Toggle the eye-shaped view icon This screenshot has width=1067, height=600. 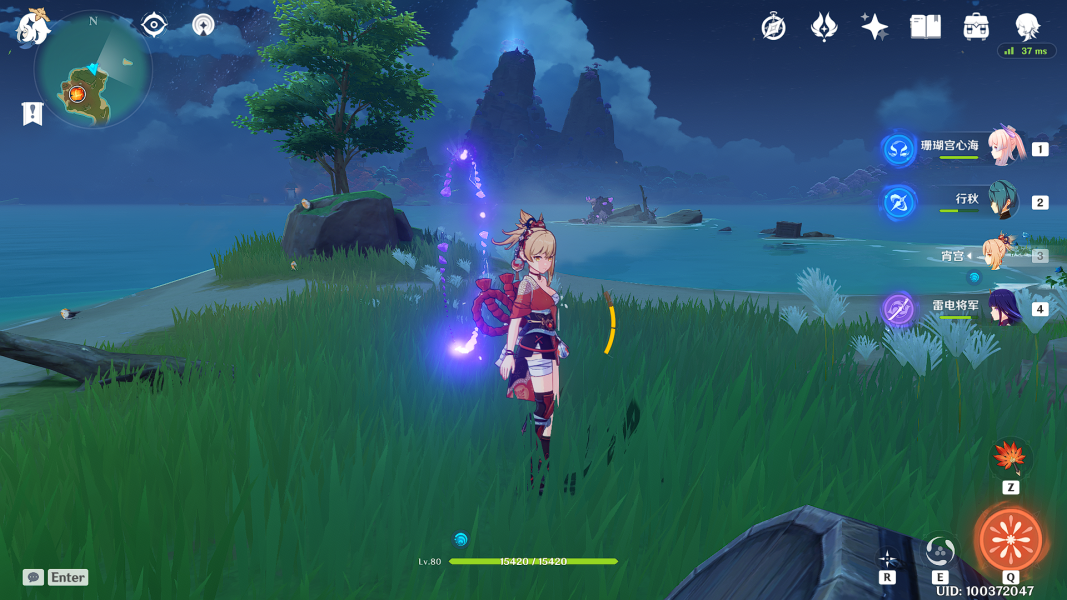coord(154,25)
